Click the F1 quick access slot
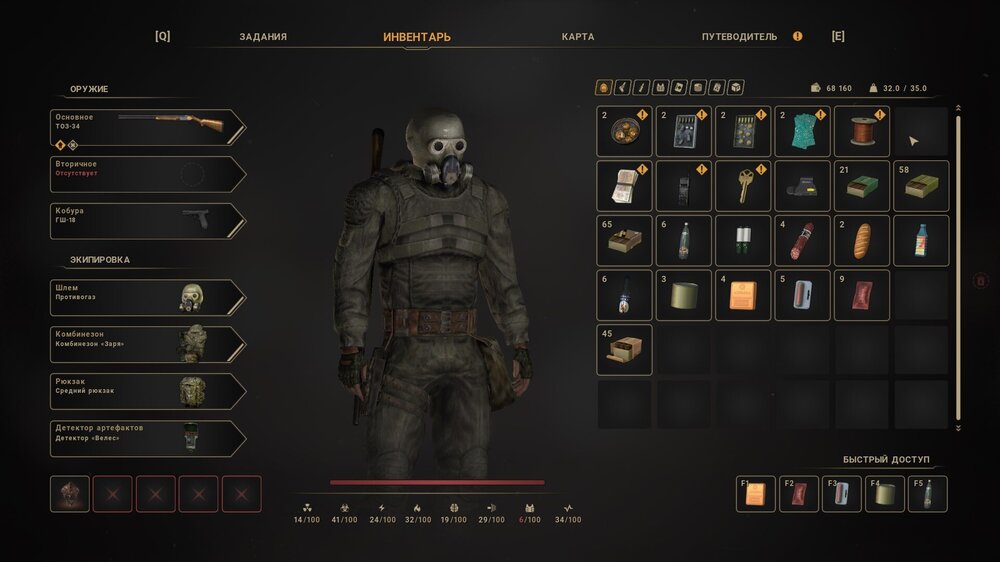This screenshot has height=562, width=1000. 756,494
